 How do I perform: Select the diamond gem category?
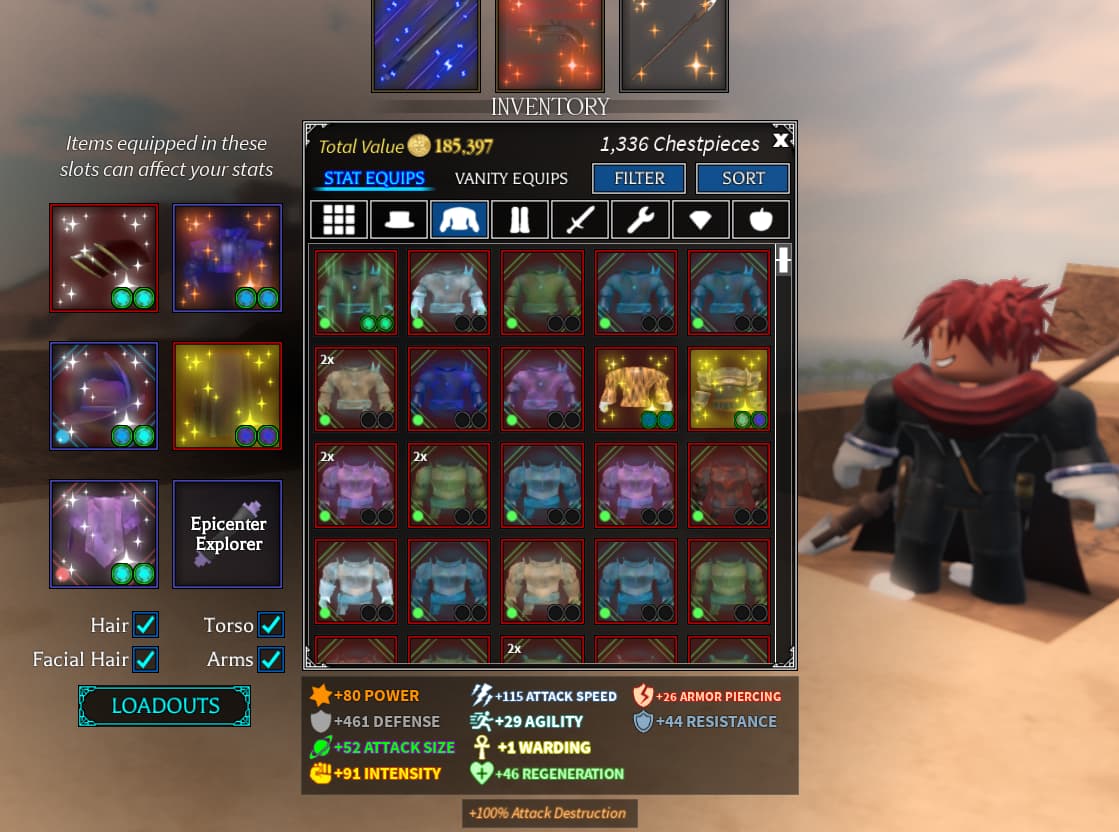tap(700, 220)
